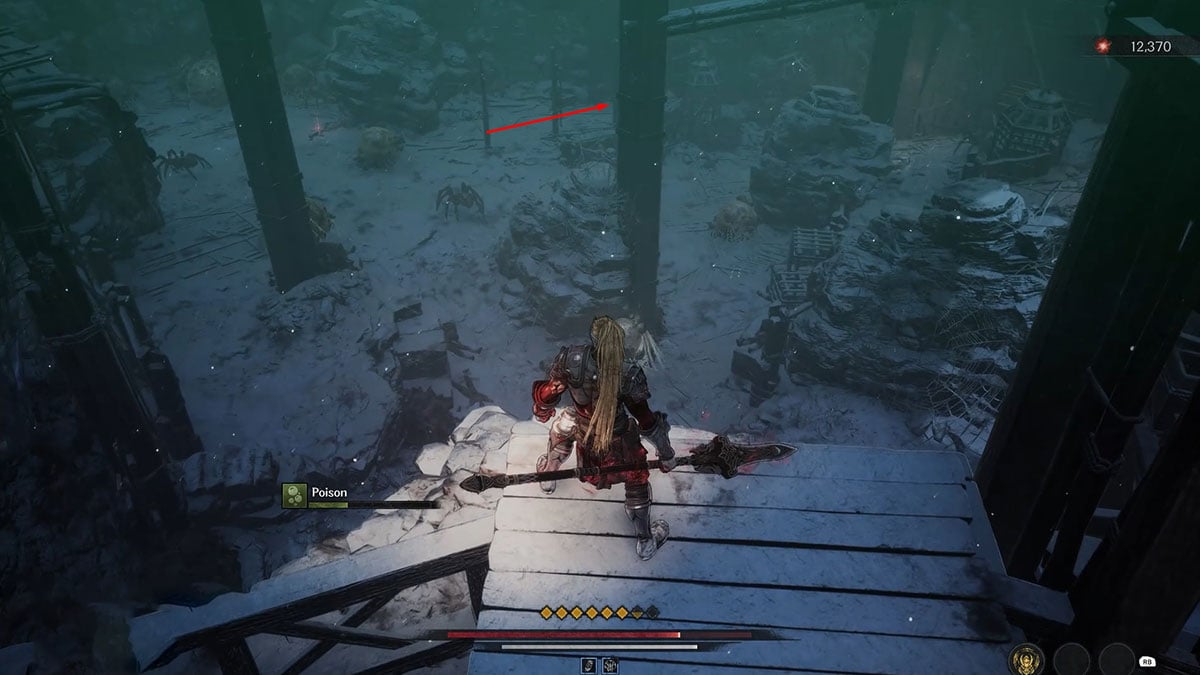Inspect the round crest buff icon
The width and height of the screenshot is (1200, 675).
coord(608,665)
